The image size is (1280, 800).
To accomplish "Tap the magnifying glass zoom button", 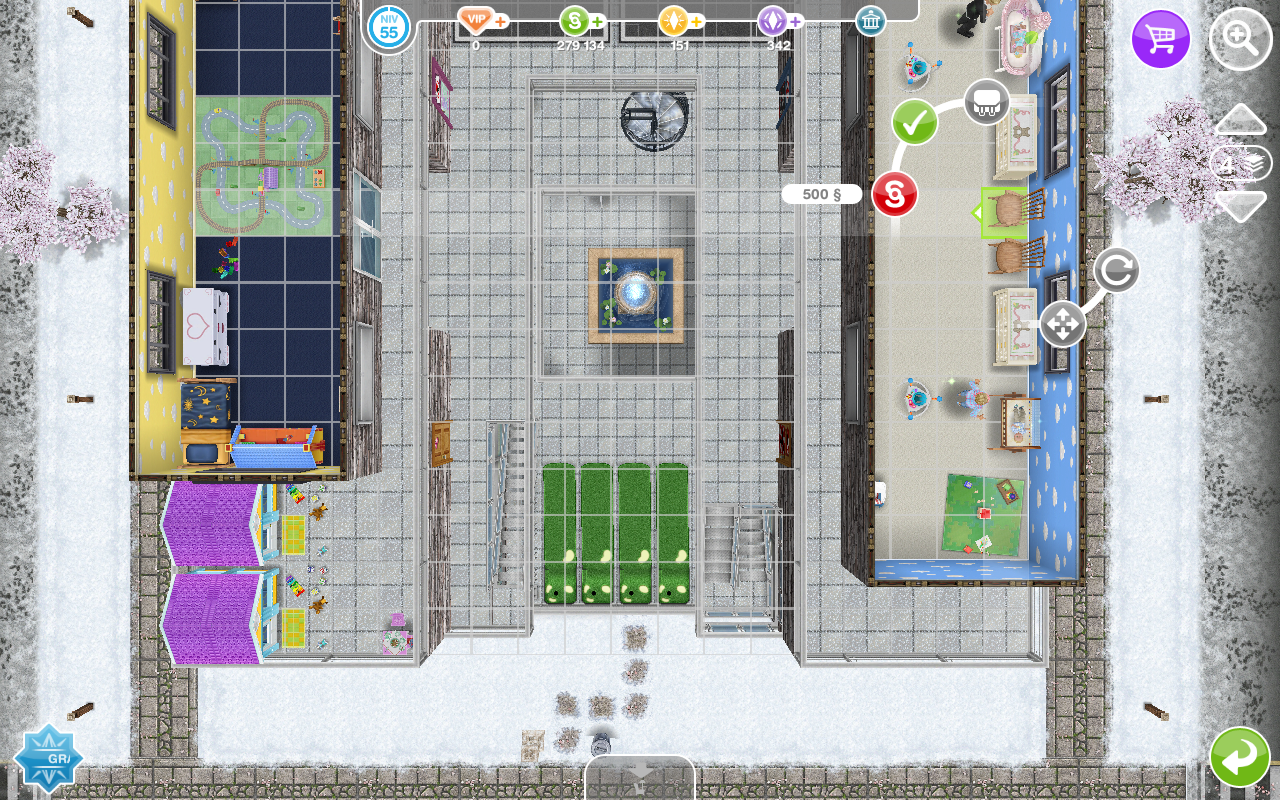I will pyautogui.click(x=1240, y=40).
